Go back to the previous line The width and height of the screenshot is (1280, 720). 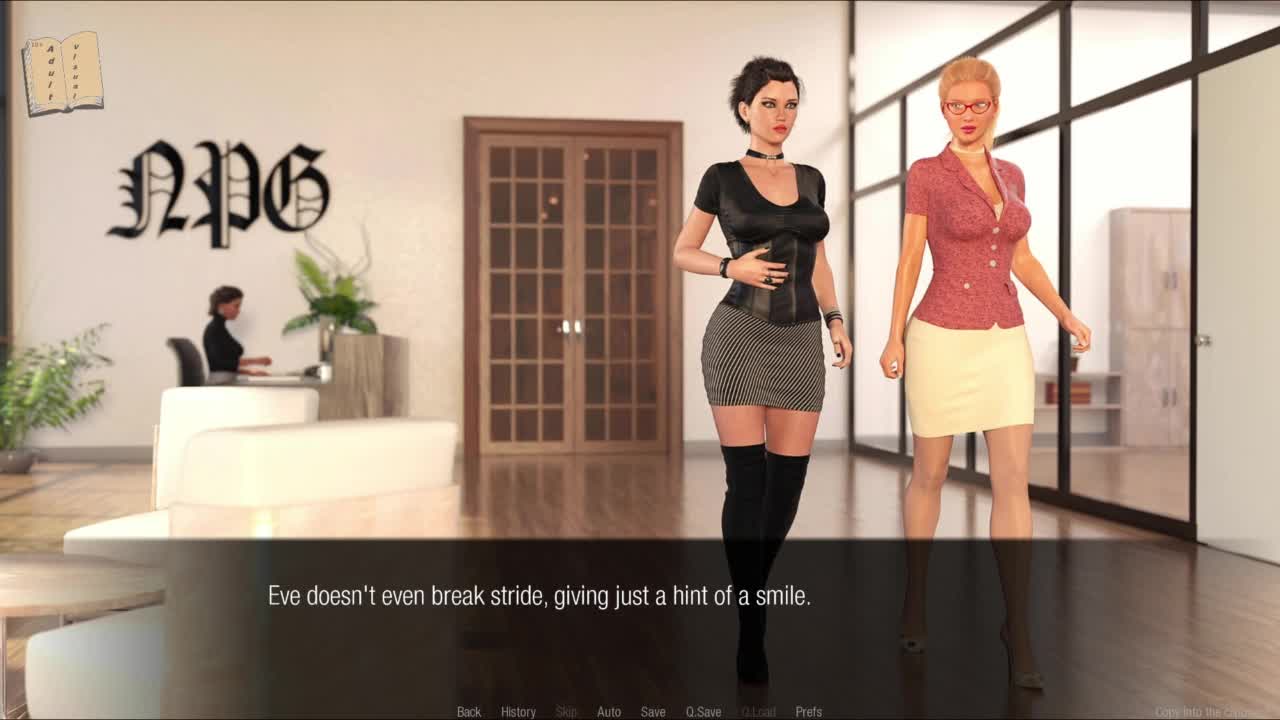[x=469, y=711]
